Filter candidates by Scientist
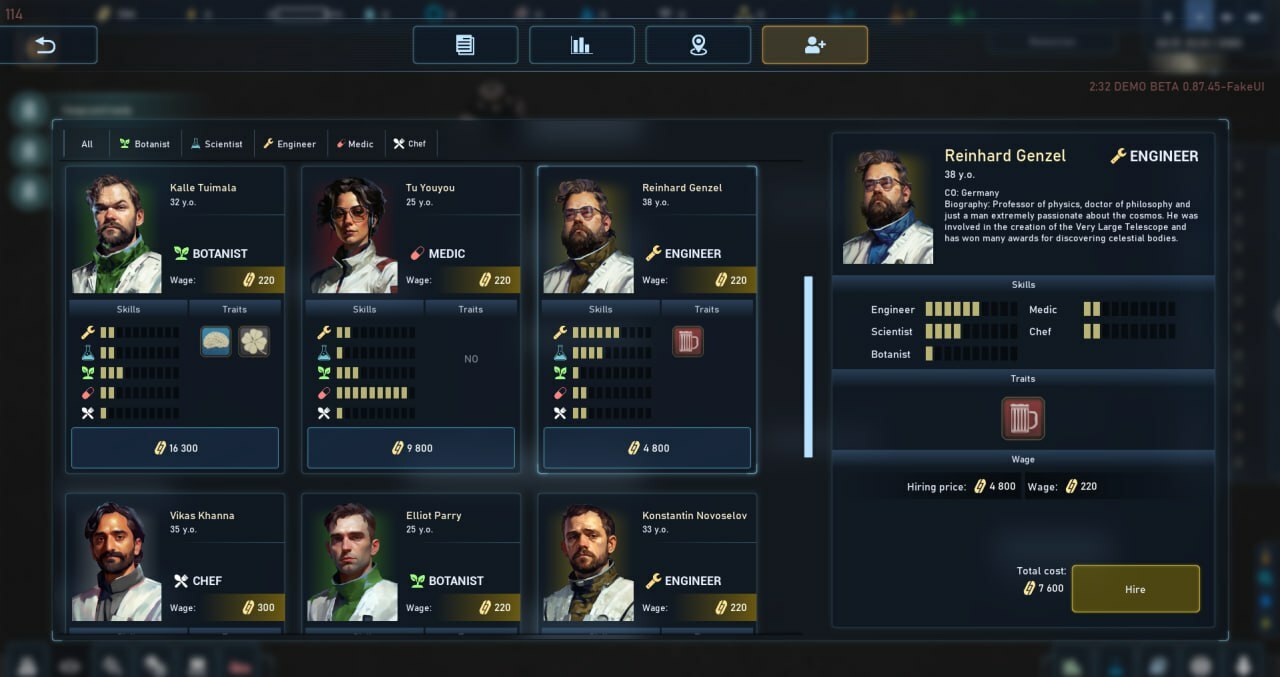This screenshot has height=677, width=1280. click(217, 144)
